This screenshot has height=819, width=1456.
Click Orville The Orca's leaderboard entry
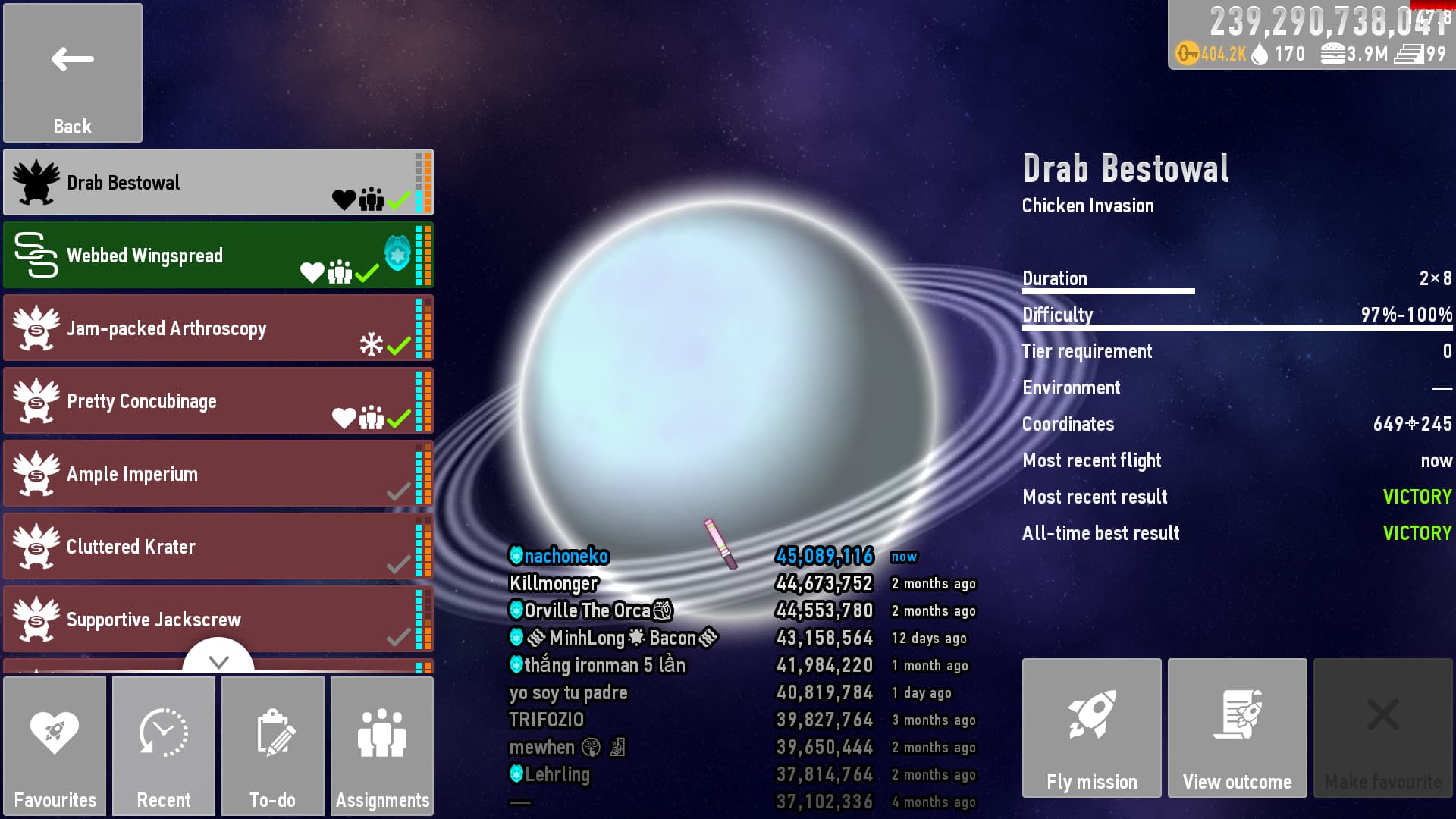588,611
